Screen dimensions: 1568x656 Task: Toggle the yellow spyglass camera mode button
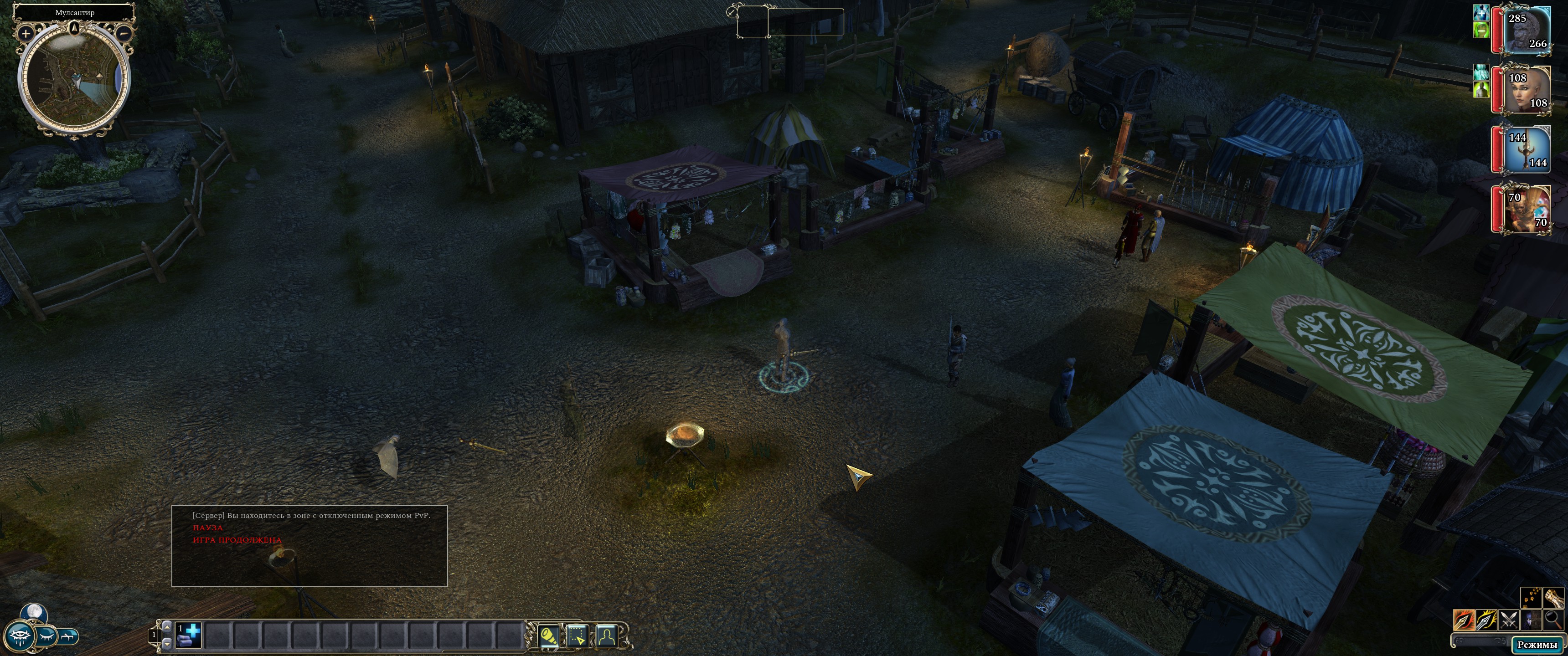tap(548, 636)
